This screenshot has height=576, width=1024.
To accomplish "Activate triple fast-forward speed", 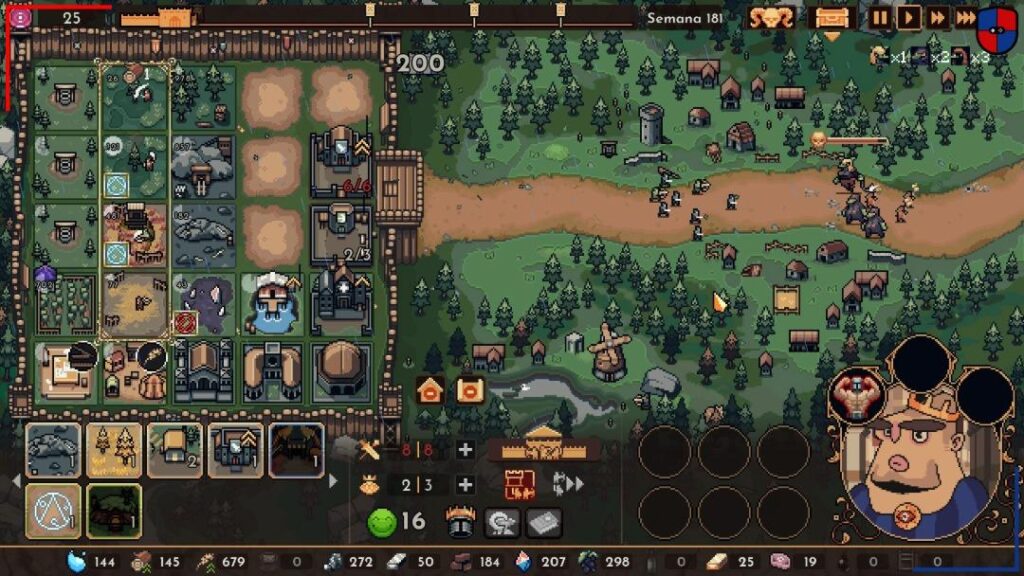I will 965,17.
